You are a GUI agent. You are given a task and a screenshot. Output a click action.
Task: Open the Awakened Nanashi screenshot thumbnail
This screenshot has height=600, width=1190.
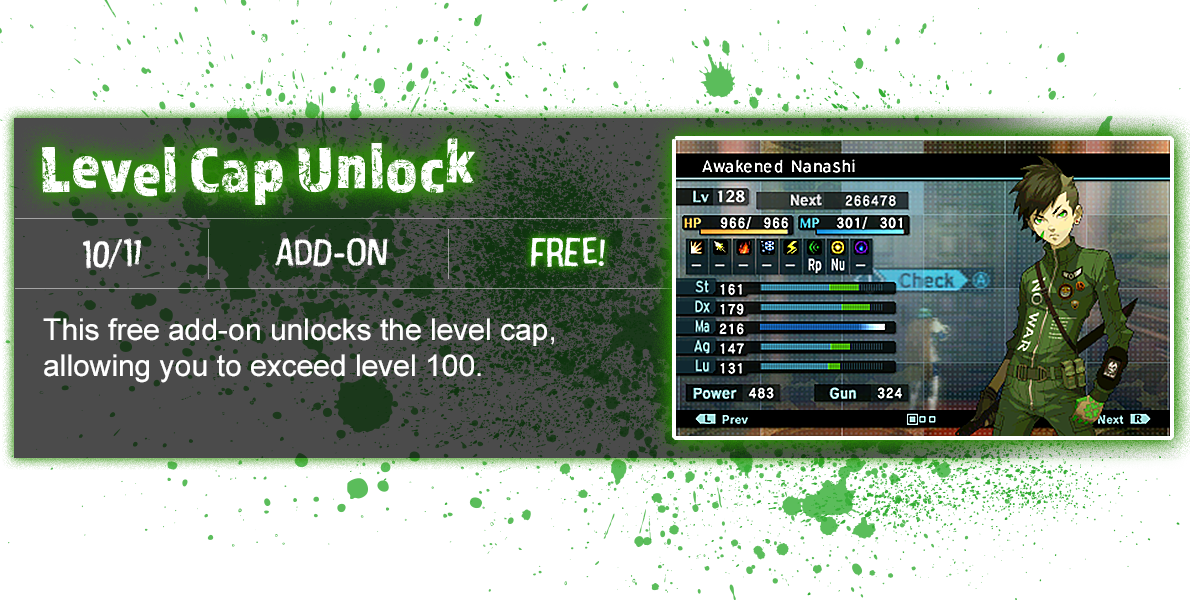pos(922,287)
